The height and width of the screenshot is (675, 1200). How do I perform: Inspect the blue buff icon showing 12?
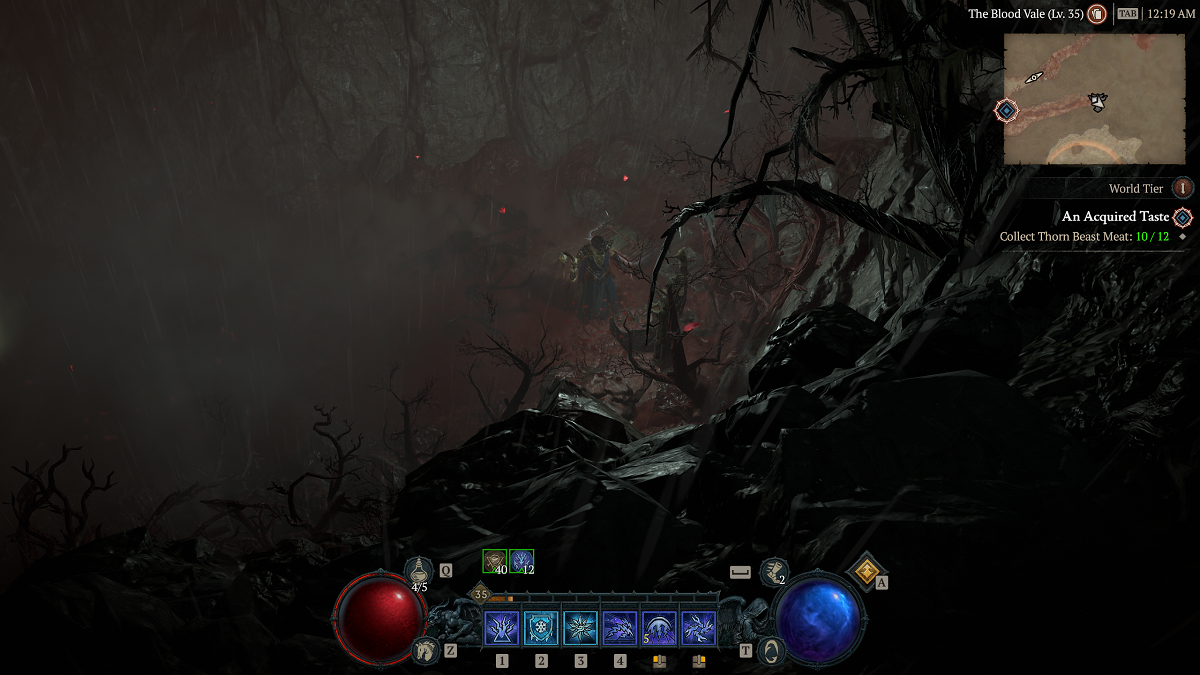[x=521, y=561]
